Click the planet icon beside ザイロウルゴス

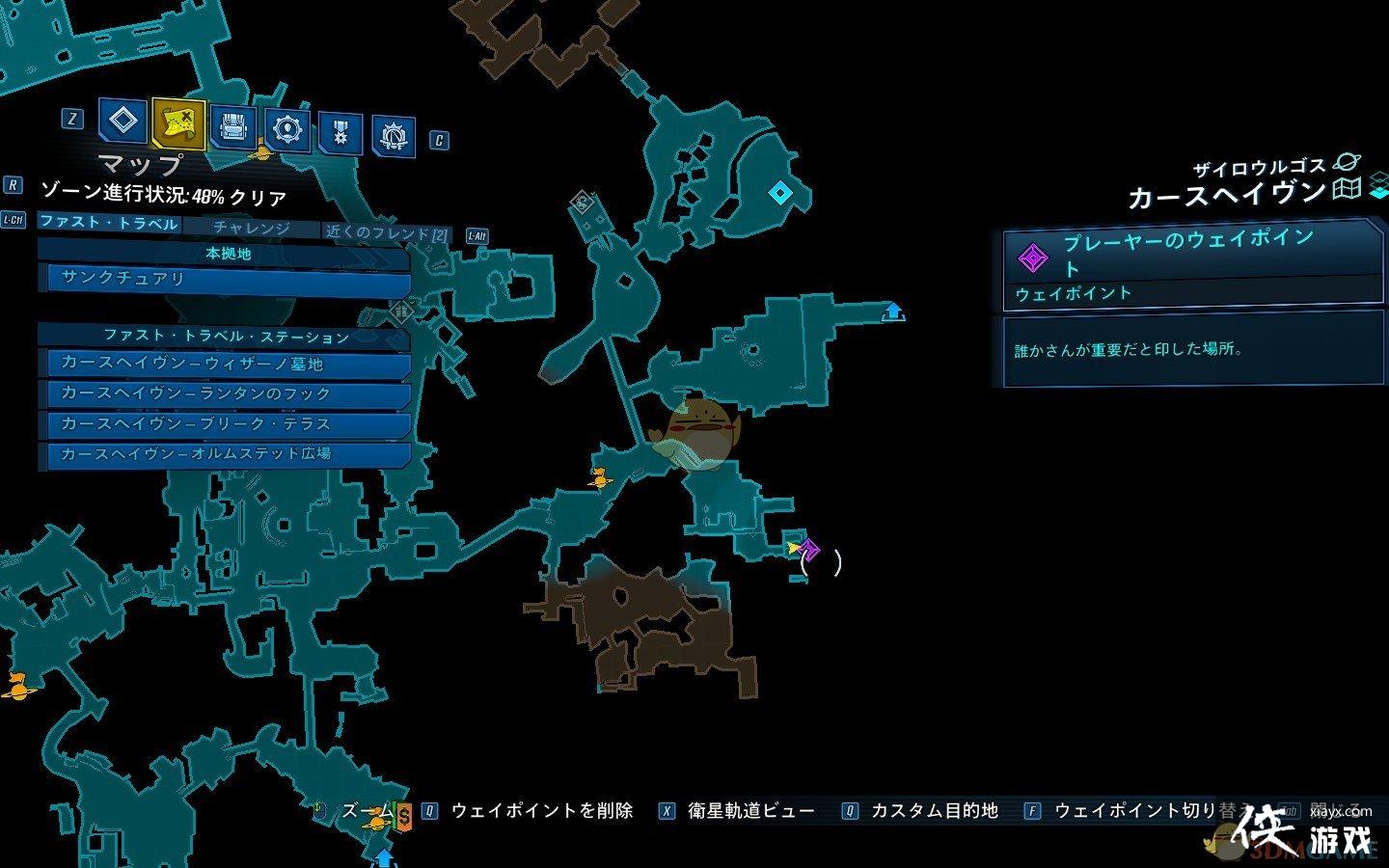coord(1347,161)
